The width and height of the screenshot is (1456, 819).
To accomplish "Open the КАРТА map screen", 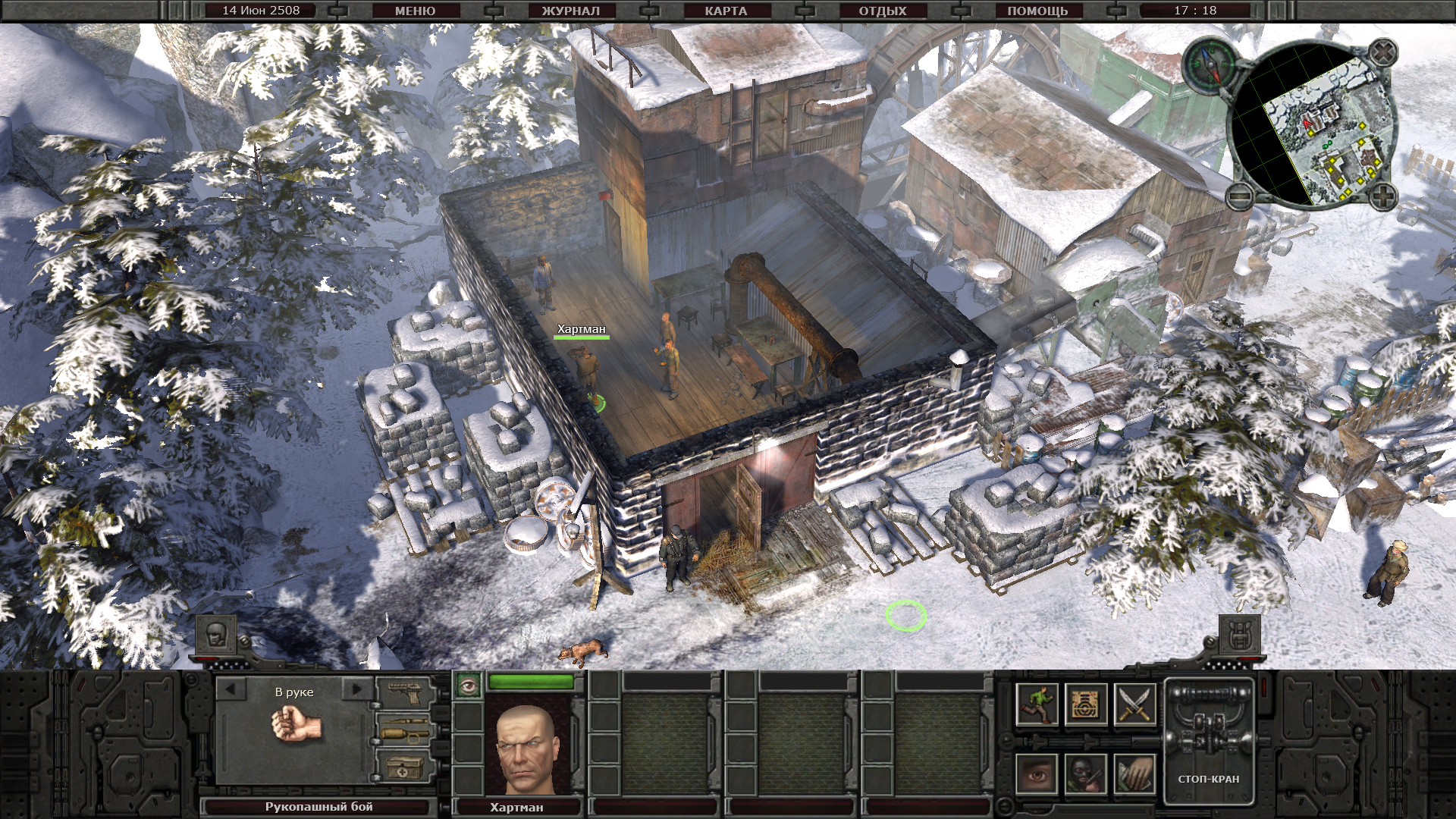I will coord(726,11).
